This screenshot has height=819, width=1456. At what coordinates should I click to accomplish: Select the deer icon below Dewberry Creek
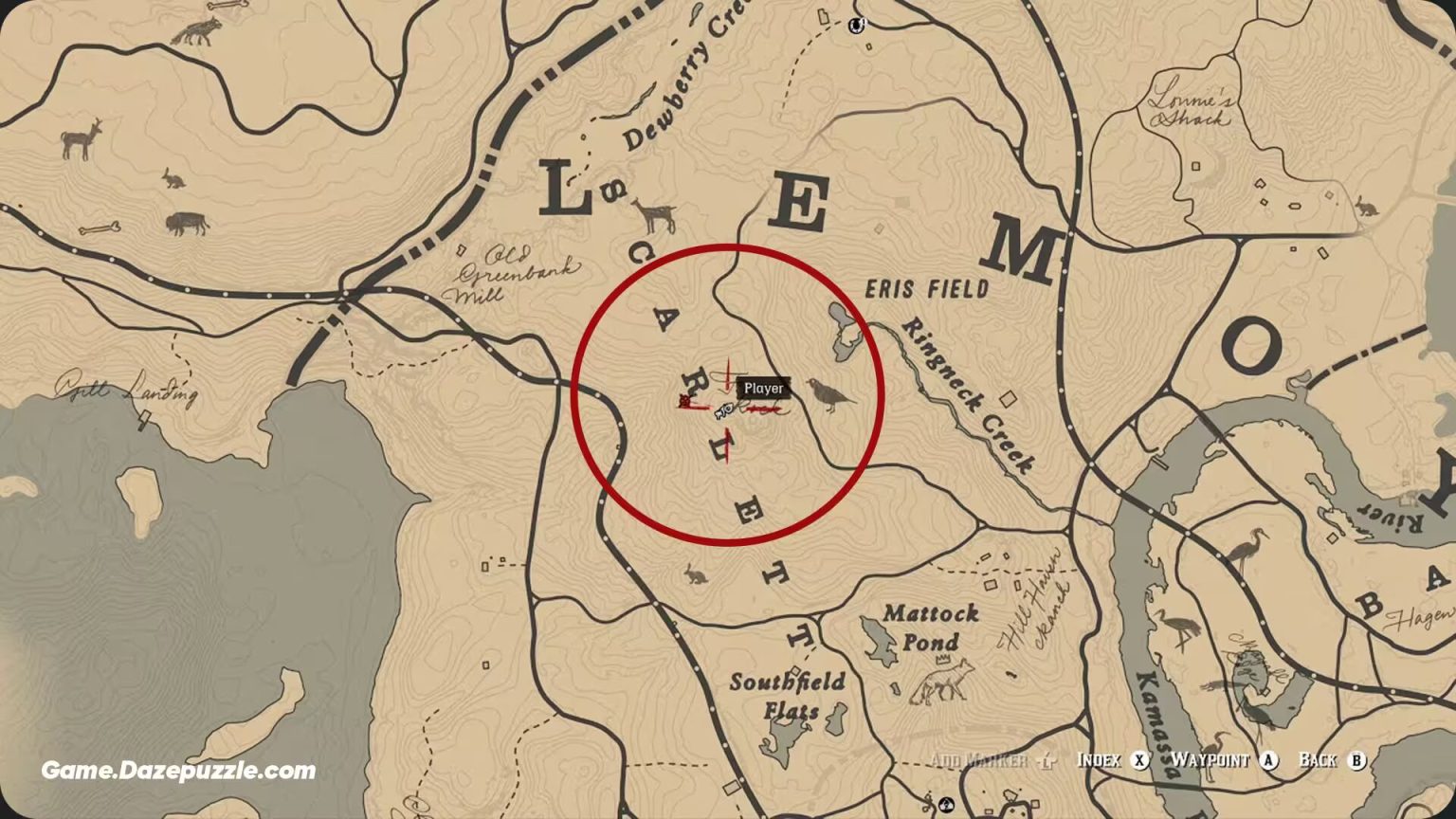coord(656,211)
